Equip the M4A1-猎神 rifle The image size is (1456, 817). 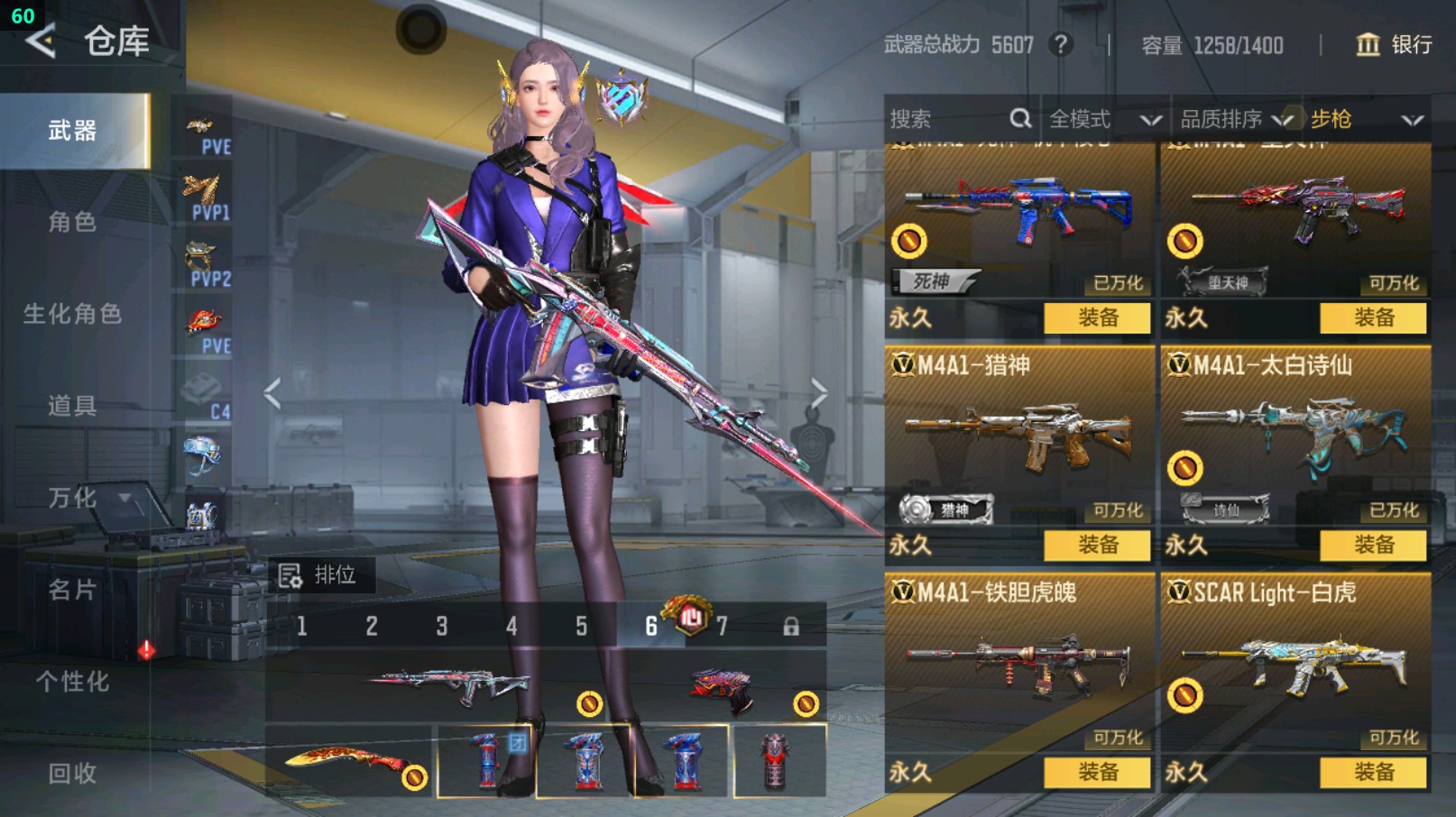[1097, 545]
